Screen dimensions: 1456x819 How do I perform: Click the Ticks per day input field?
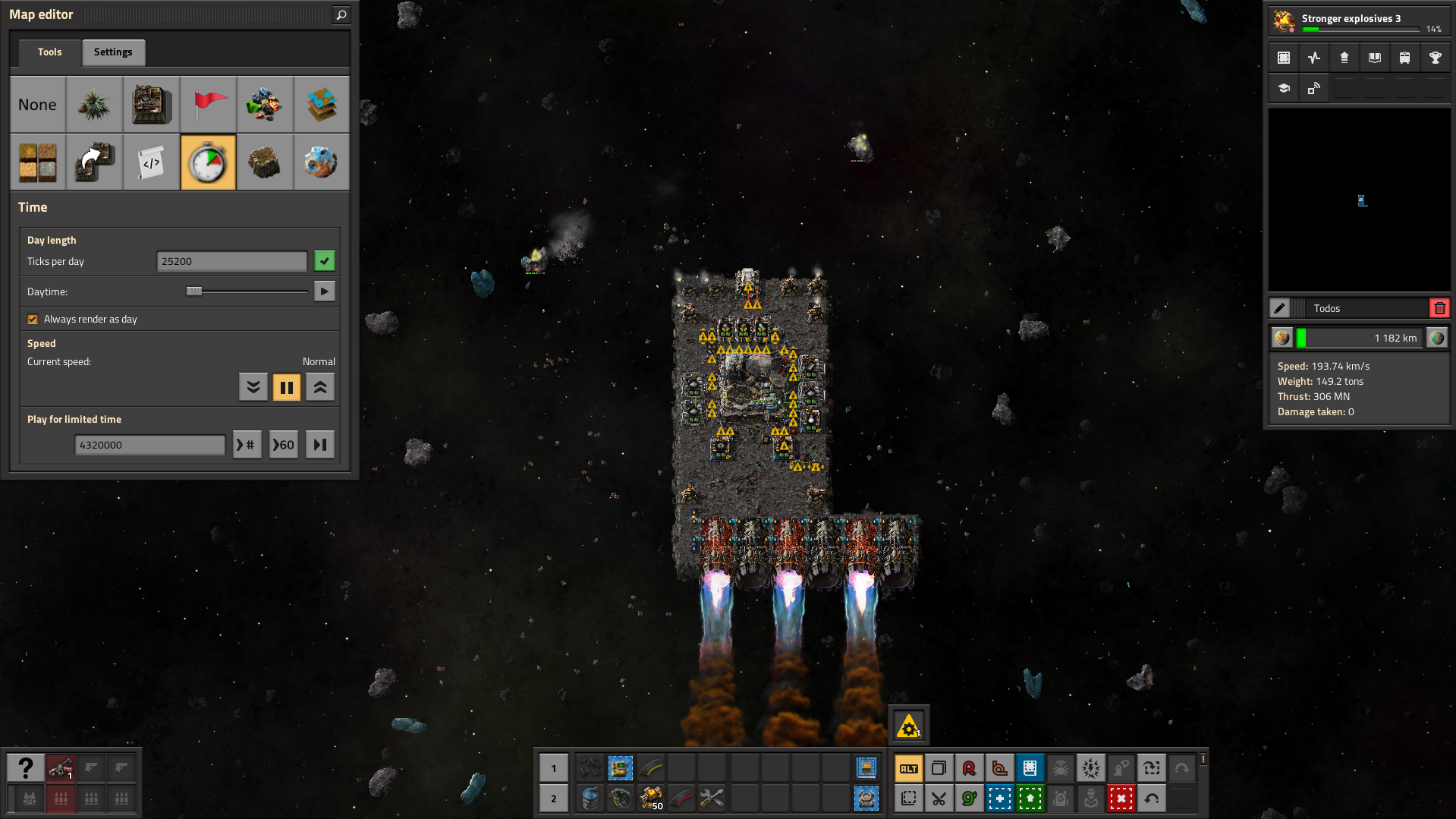(231, 261)
